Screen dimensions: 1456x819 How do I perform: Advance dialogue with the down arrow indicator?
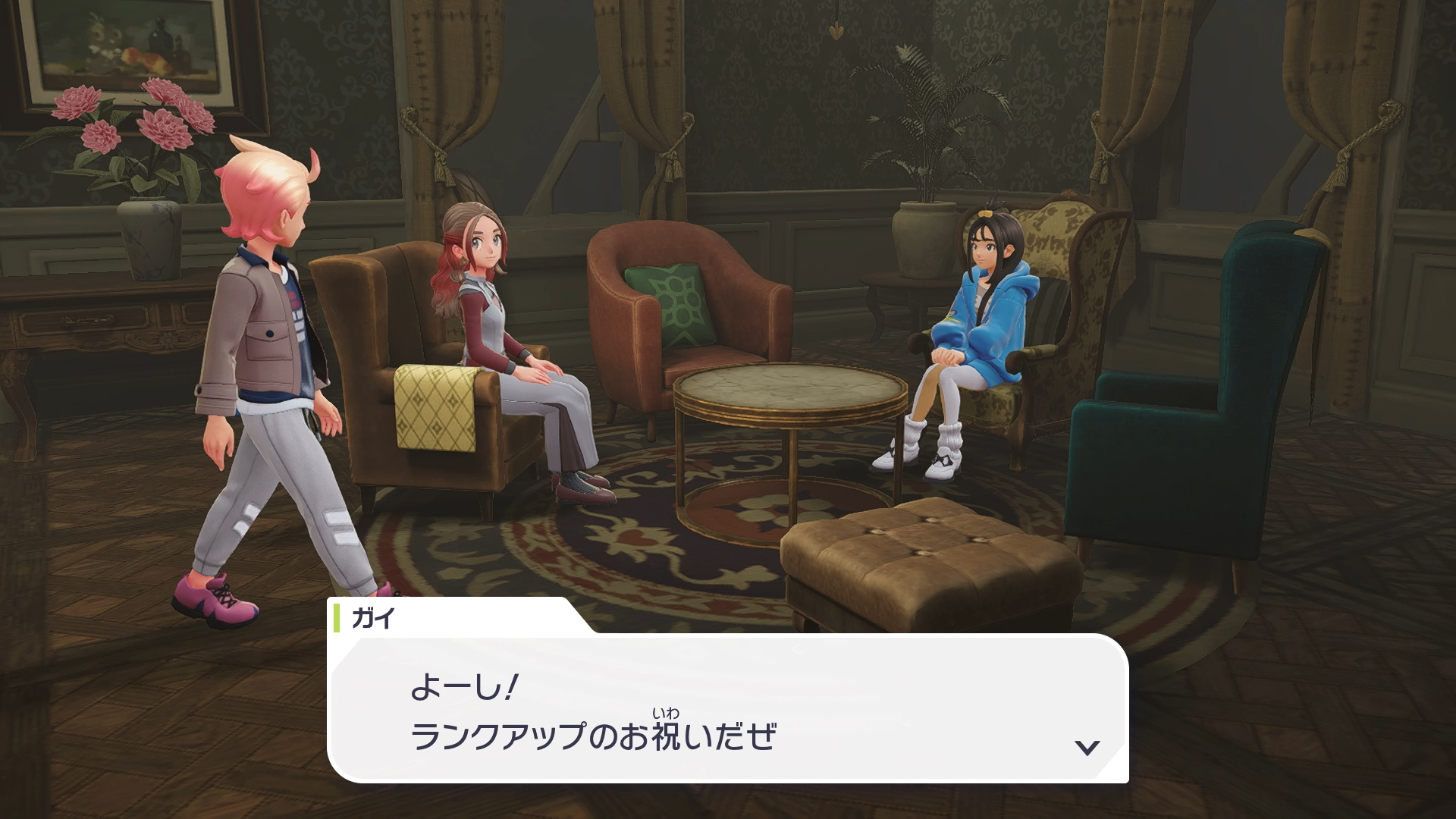coord(1087,748)
